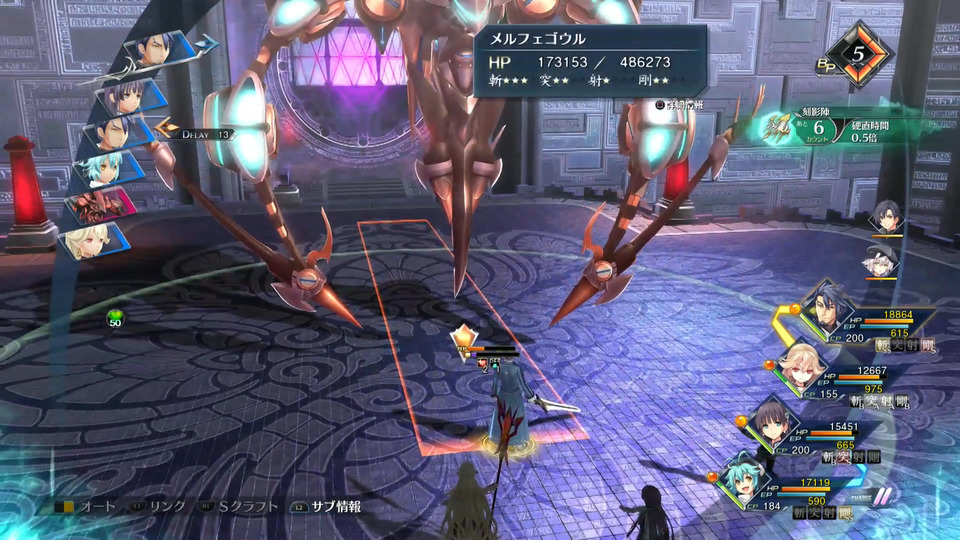This screenshot has width=960, height=540.
Task: Show the サブ情報 sub info
Action: tap(328, 507)
